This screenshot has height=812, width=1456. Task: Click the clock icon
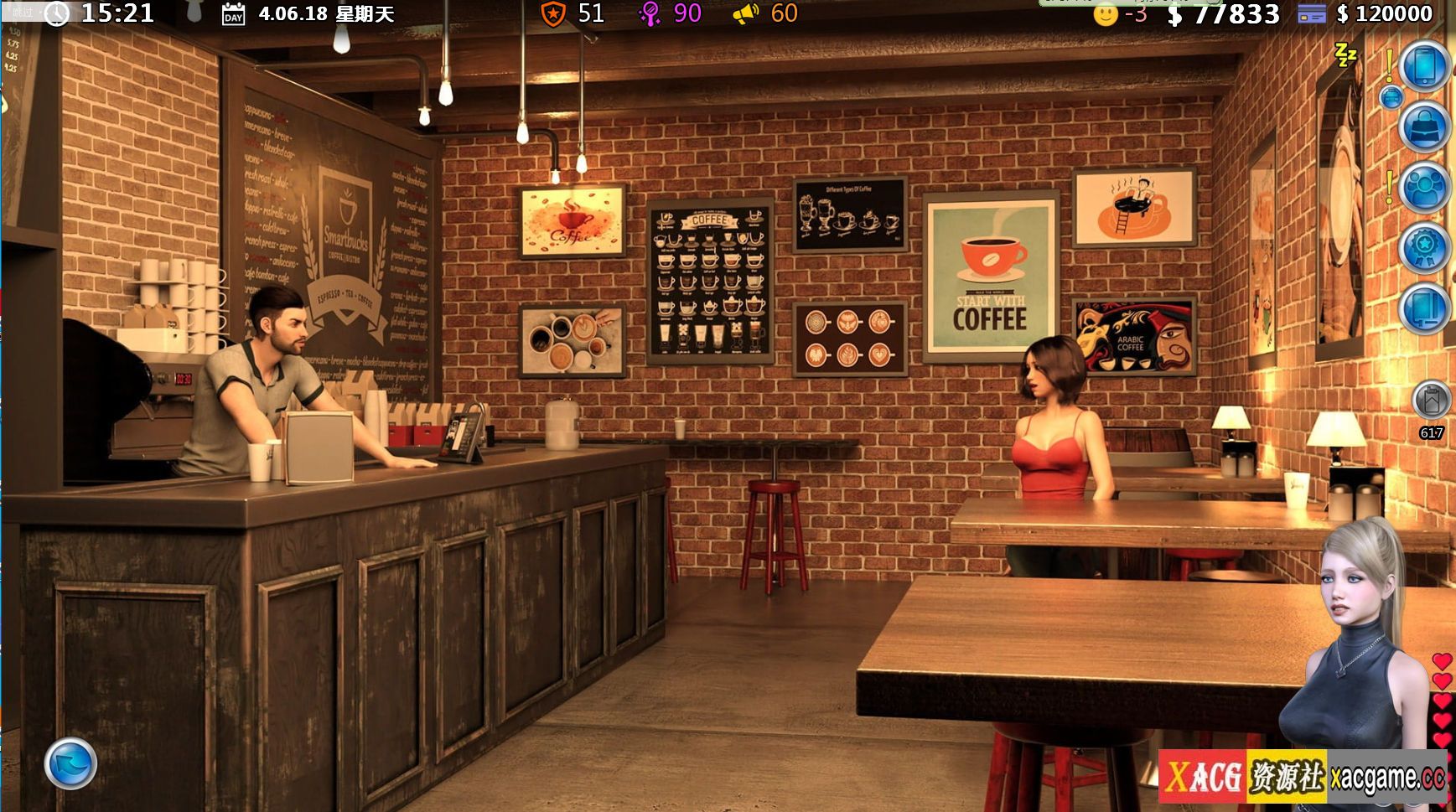point(56,13)
